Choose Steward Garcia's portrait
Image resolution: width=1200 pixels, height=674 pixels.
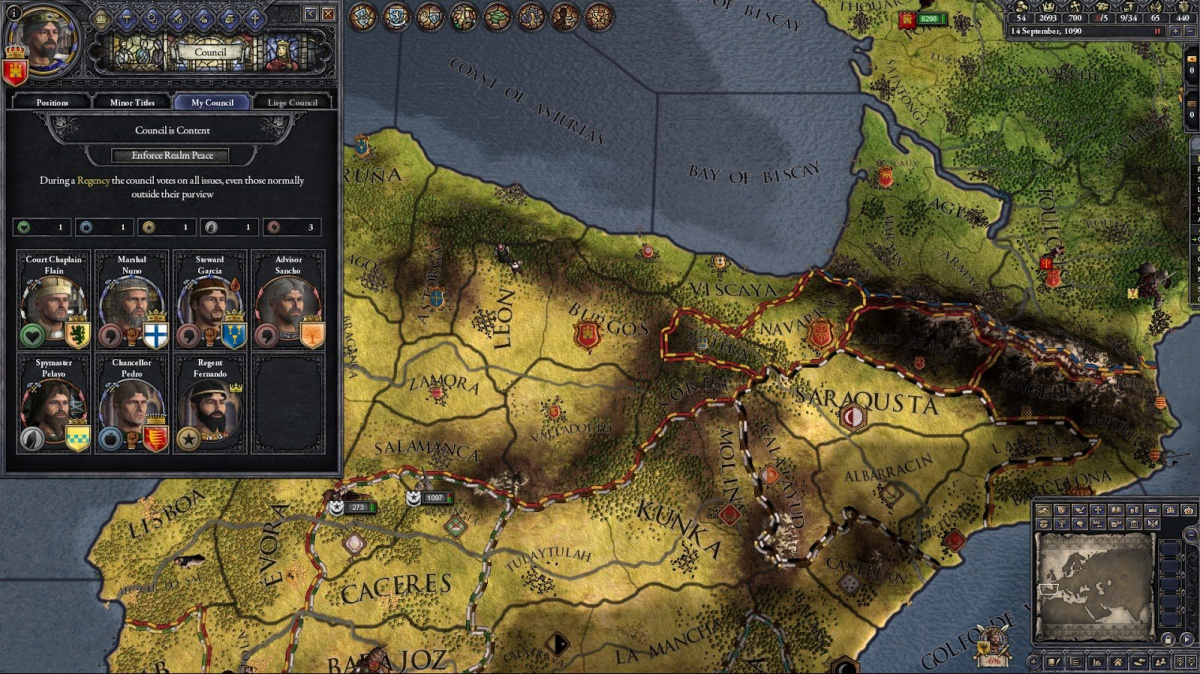click(x=209, y=302)
